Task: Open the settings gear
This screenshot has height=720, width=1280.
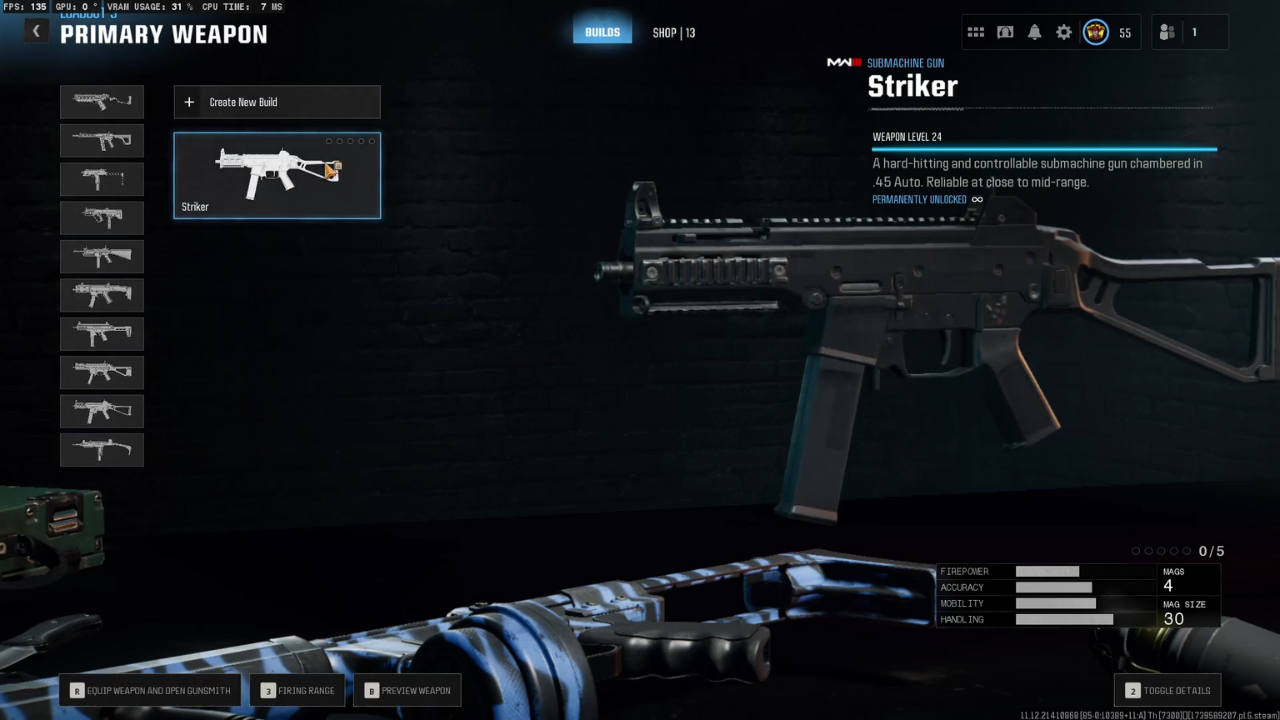Action: [x=1064, y=33]
